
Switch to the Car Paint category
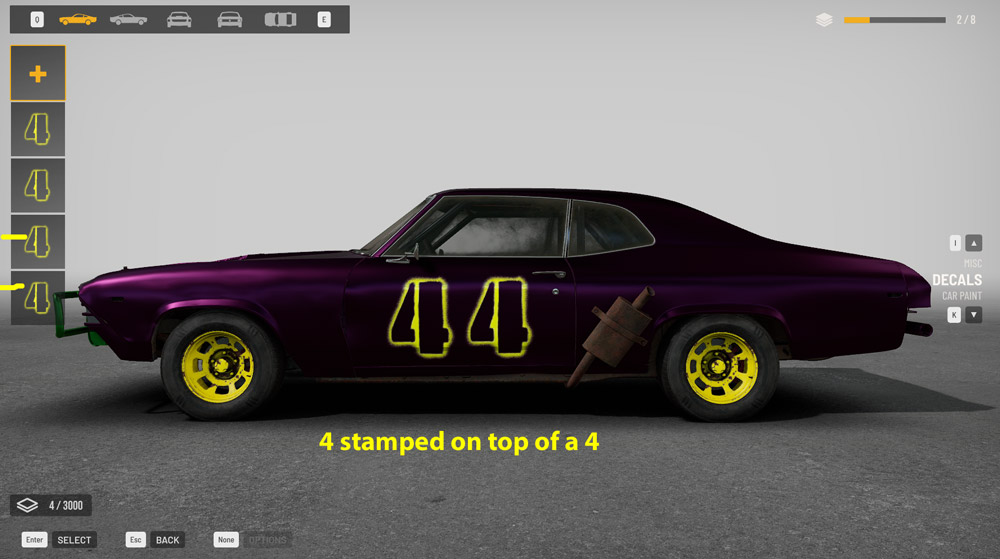coord(961,296)
